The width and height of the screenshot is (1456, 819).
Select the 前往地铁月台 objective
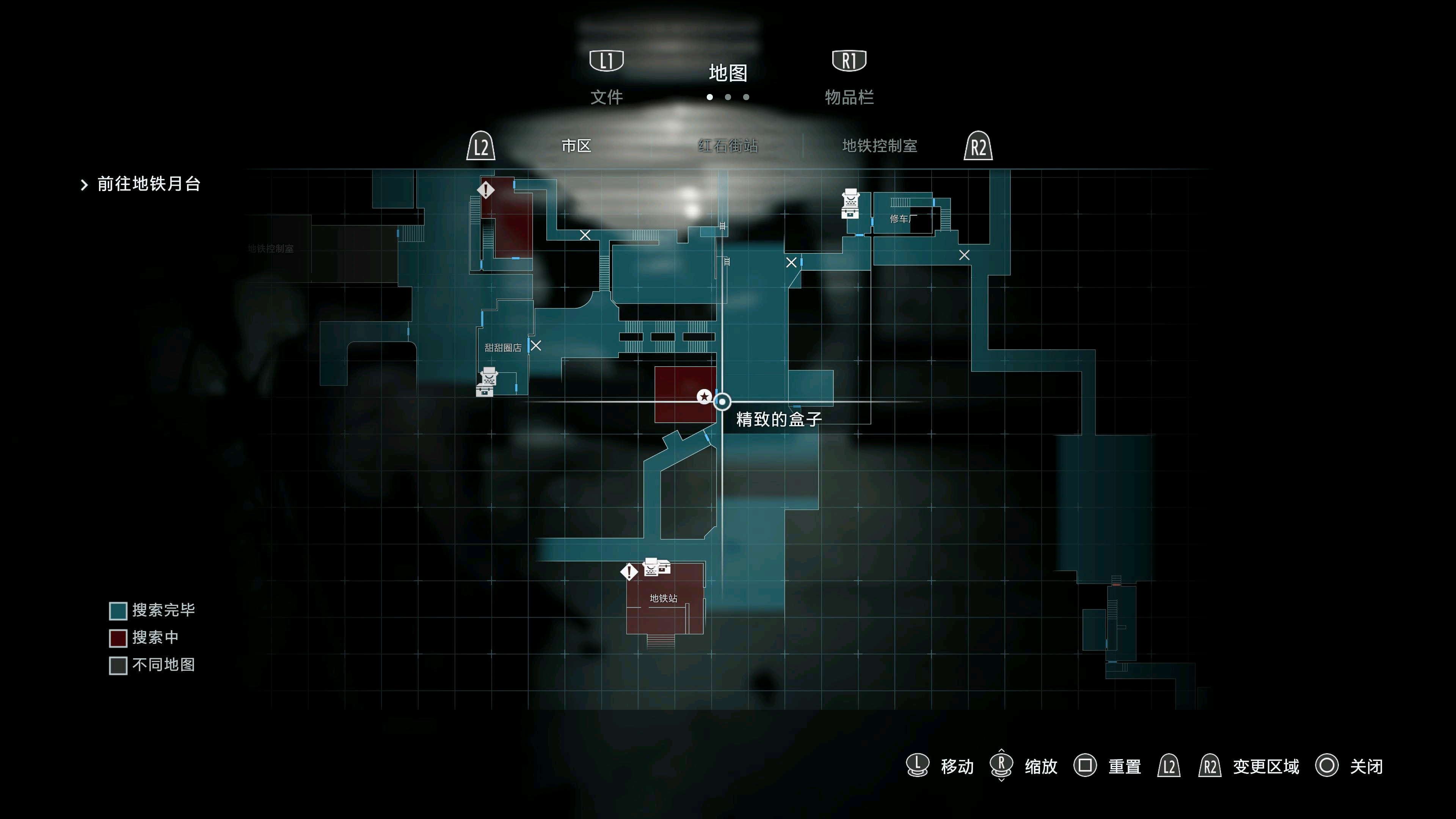(149, 184)
